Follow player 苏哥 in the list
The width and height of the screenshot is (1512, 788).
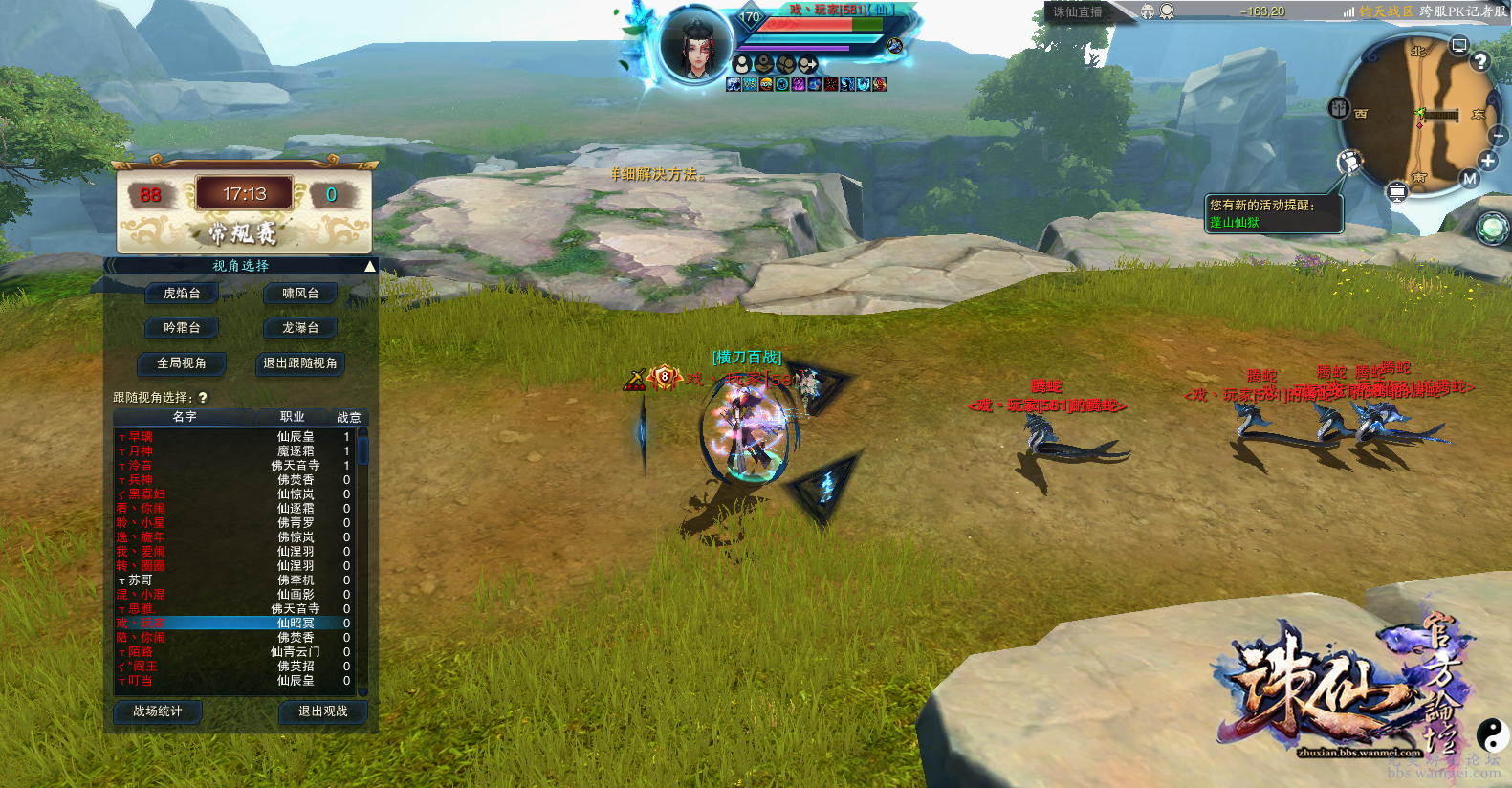click(141, 580)
